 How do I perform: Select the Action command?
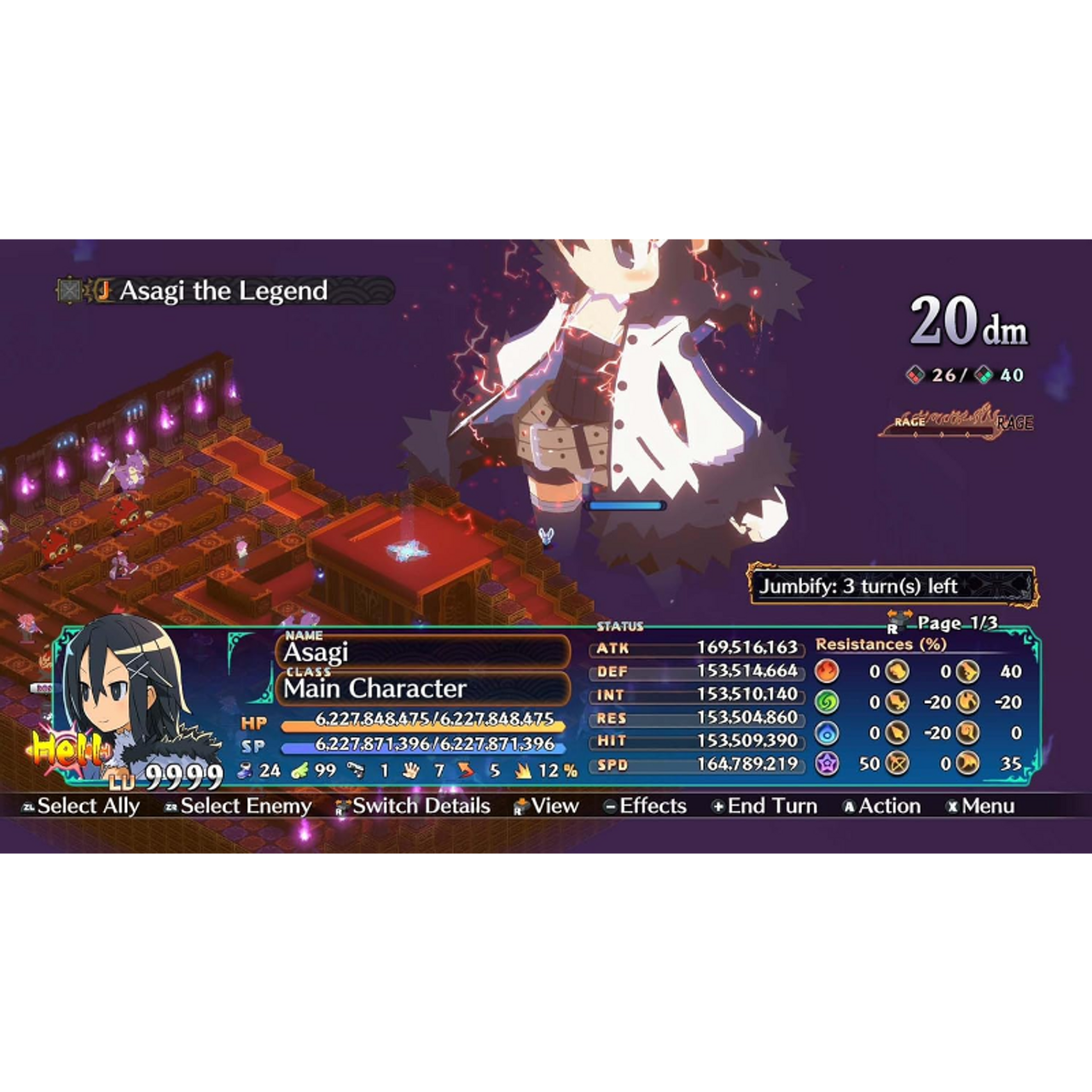click(882, 806)
